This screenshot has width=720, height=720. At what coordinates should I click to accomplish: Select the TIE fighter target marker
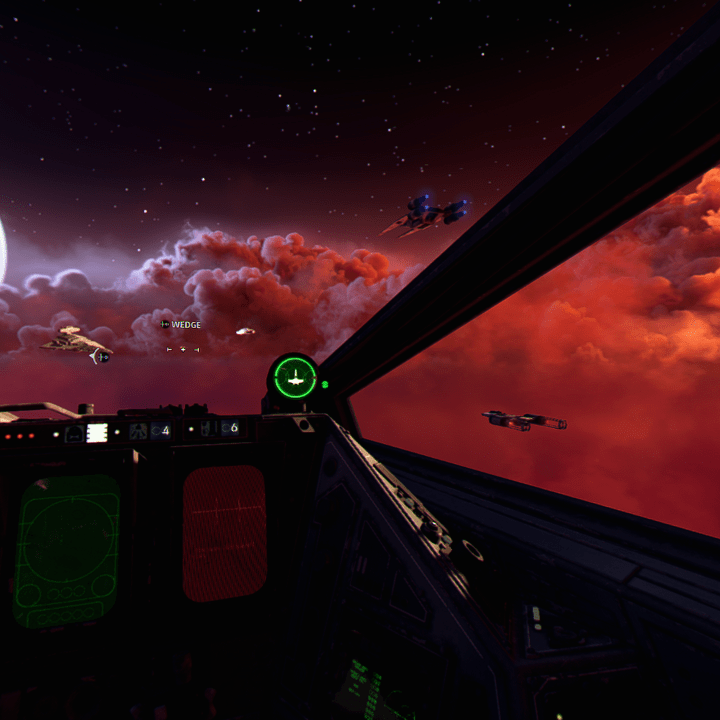tap(103, 357)
